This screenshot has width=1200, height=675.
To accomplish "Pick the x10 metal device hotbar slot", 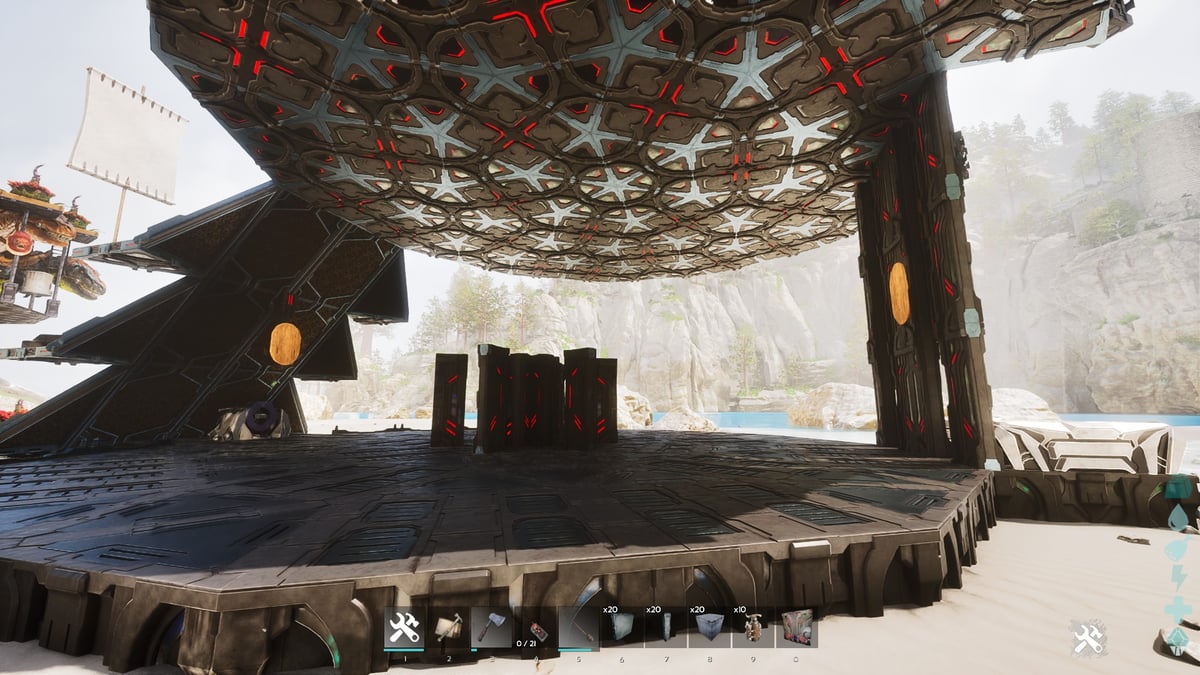I will click(752, 628).
